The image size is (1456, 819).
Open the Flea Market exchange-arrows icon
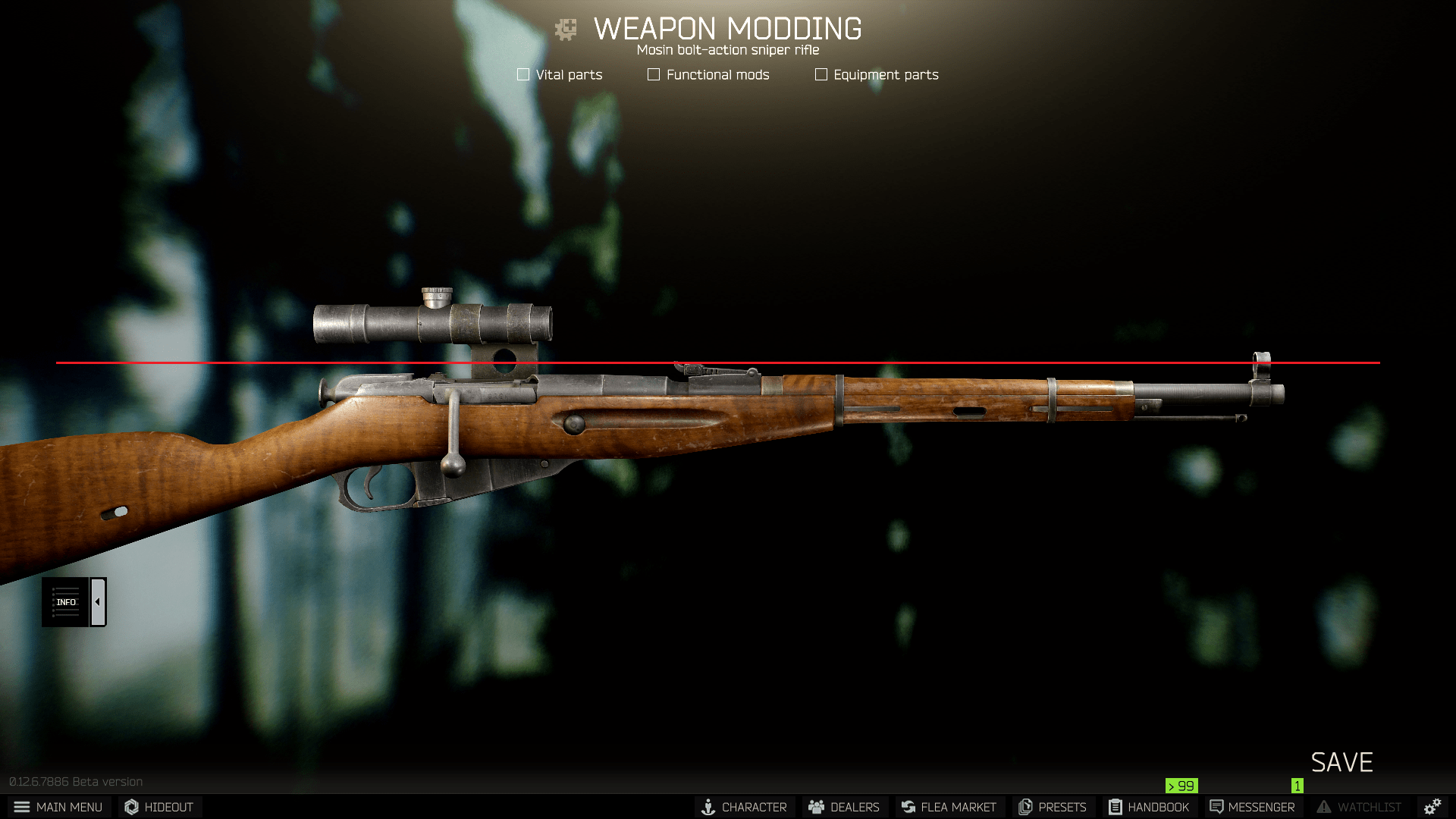pos(908,807)
